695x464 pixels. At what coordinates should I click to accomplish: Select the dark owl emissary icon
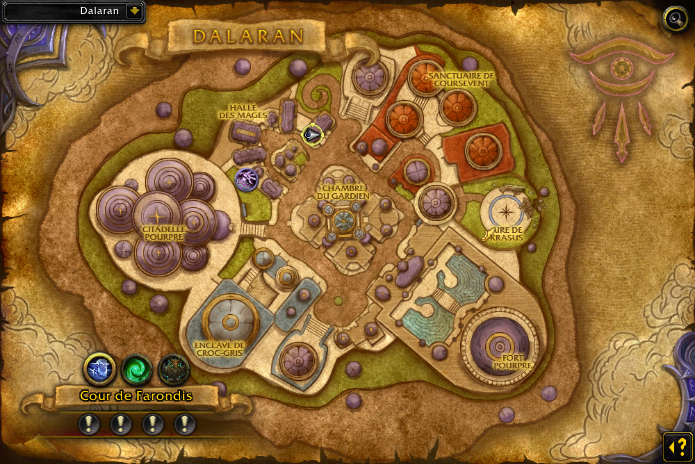click(174, 369)
